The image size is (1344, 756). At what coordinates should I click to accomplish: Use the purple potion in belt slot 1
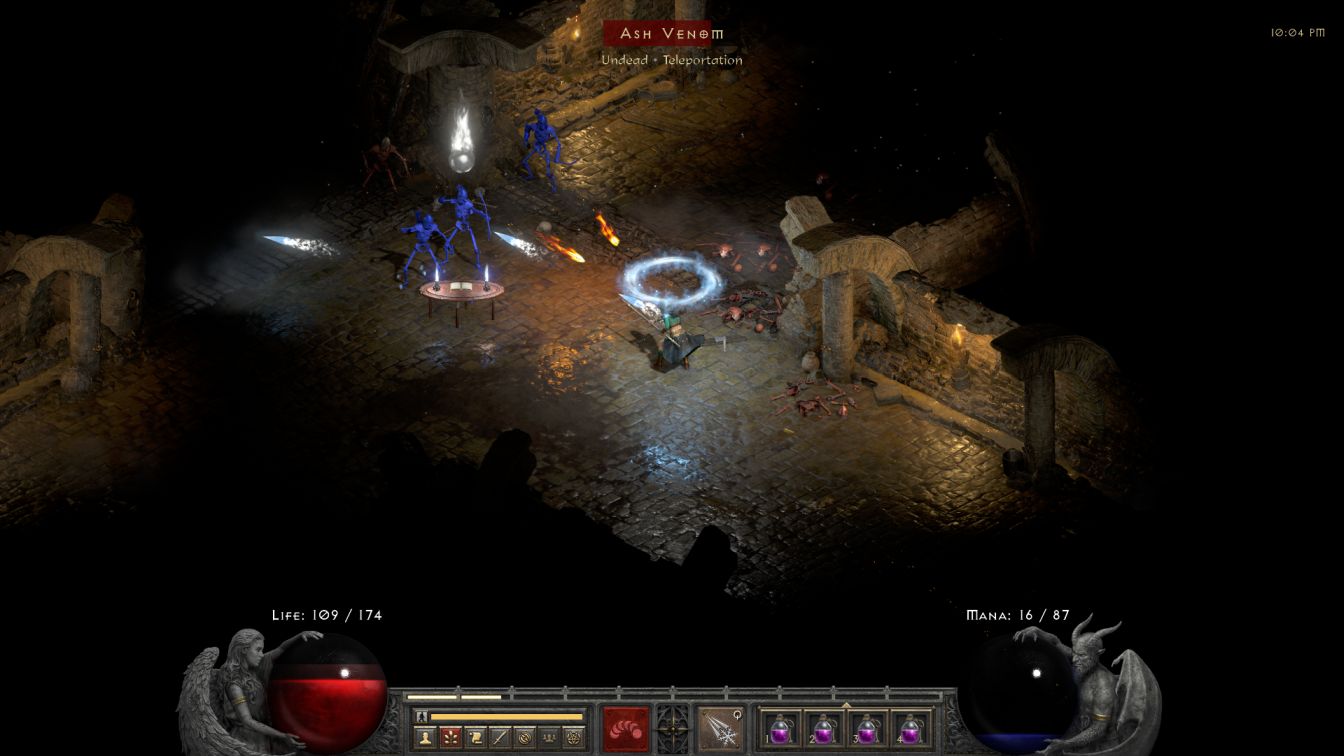click(x=781, y=728)
